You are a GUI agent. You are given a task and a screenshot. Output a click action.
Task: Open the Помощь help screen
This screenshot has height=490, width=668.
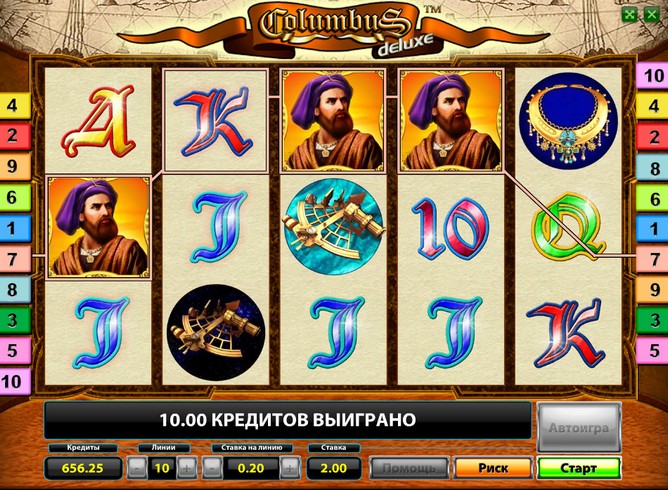[x=409, y=467]
